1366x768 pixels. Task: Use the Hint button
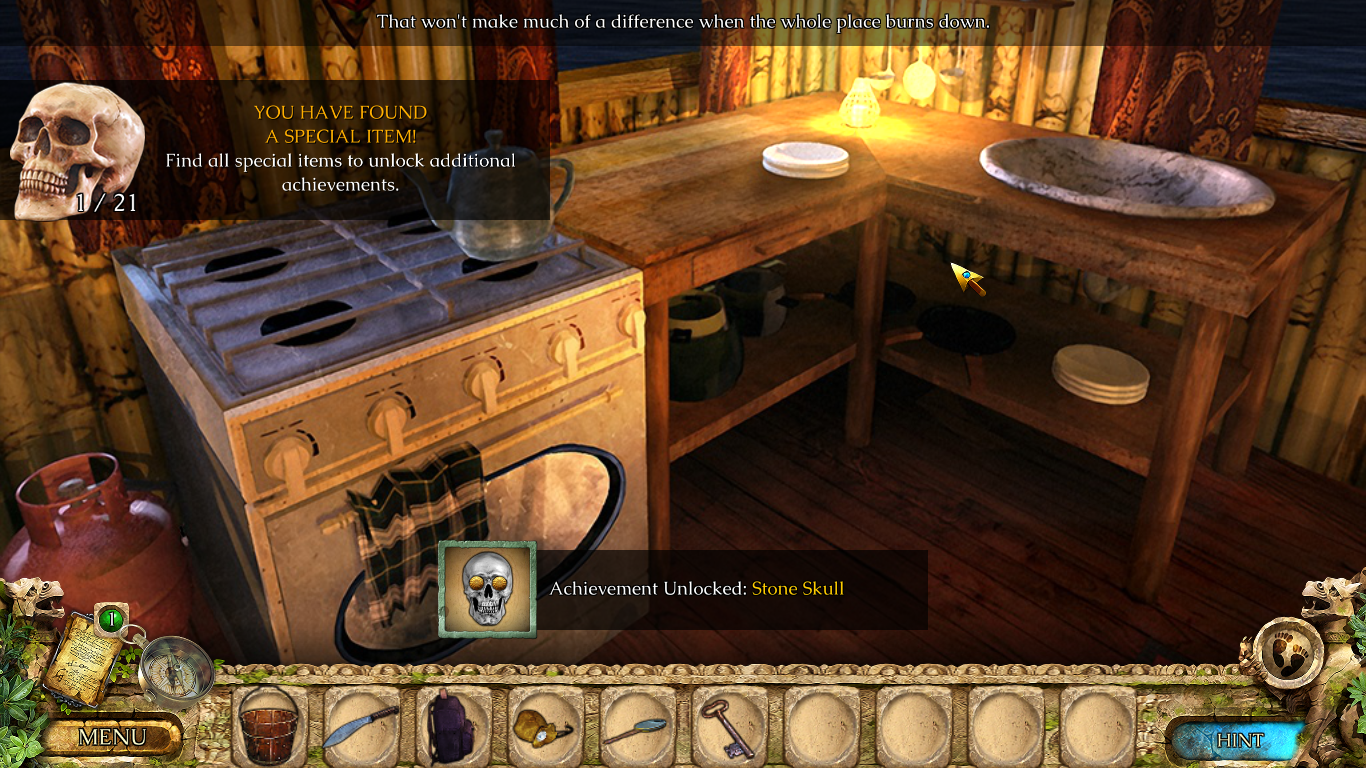(1239, 740)
